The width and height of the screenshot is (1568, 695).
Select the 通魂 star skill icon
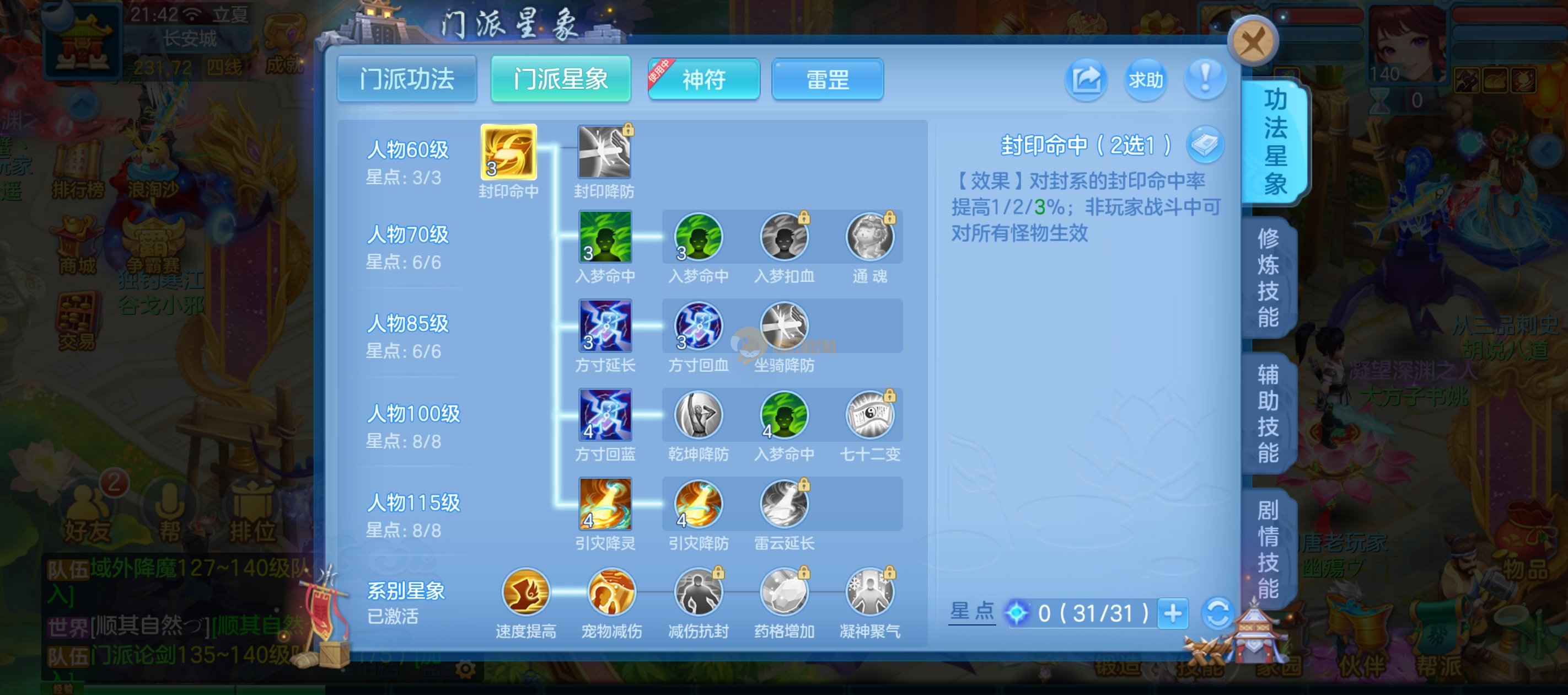870,237
